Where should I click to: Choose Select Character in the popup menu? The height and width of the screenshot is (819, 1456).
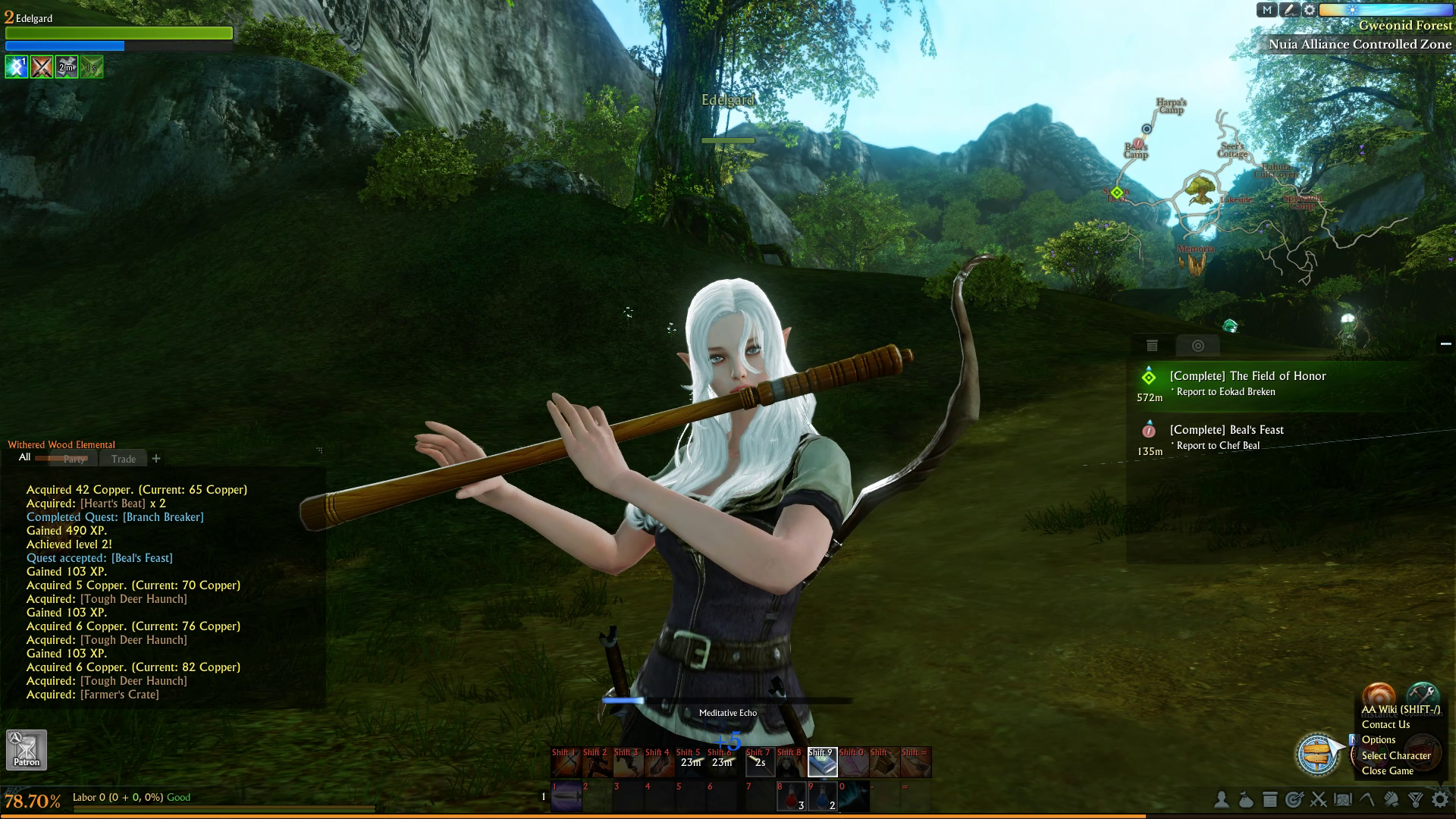coord(1395,755)
